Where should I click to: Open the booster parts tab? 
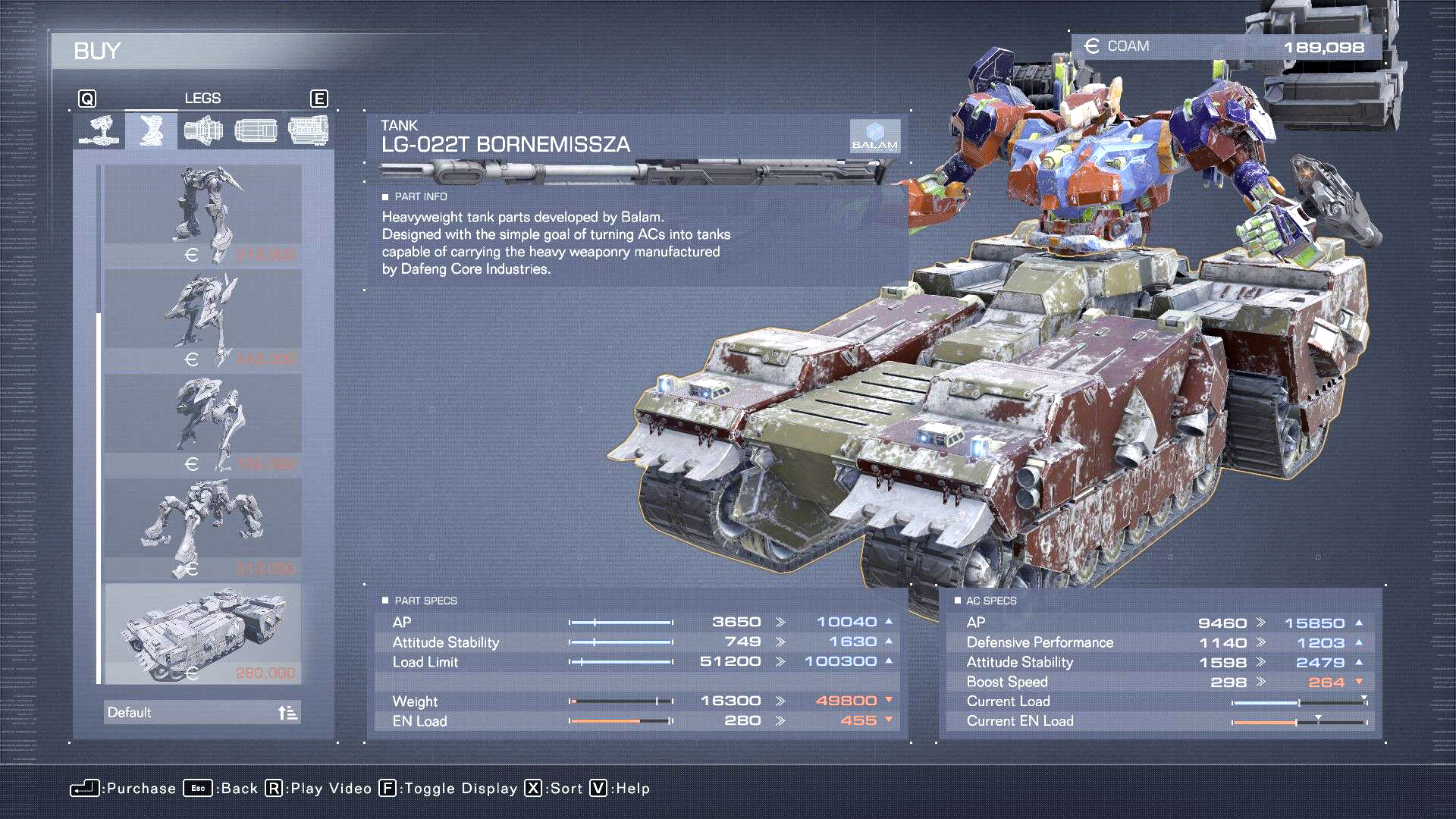point(203,130)
